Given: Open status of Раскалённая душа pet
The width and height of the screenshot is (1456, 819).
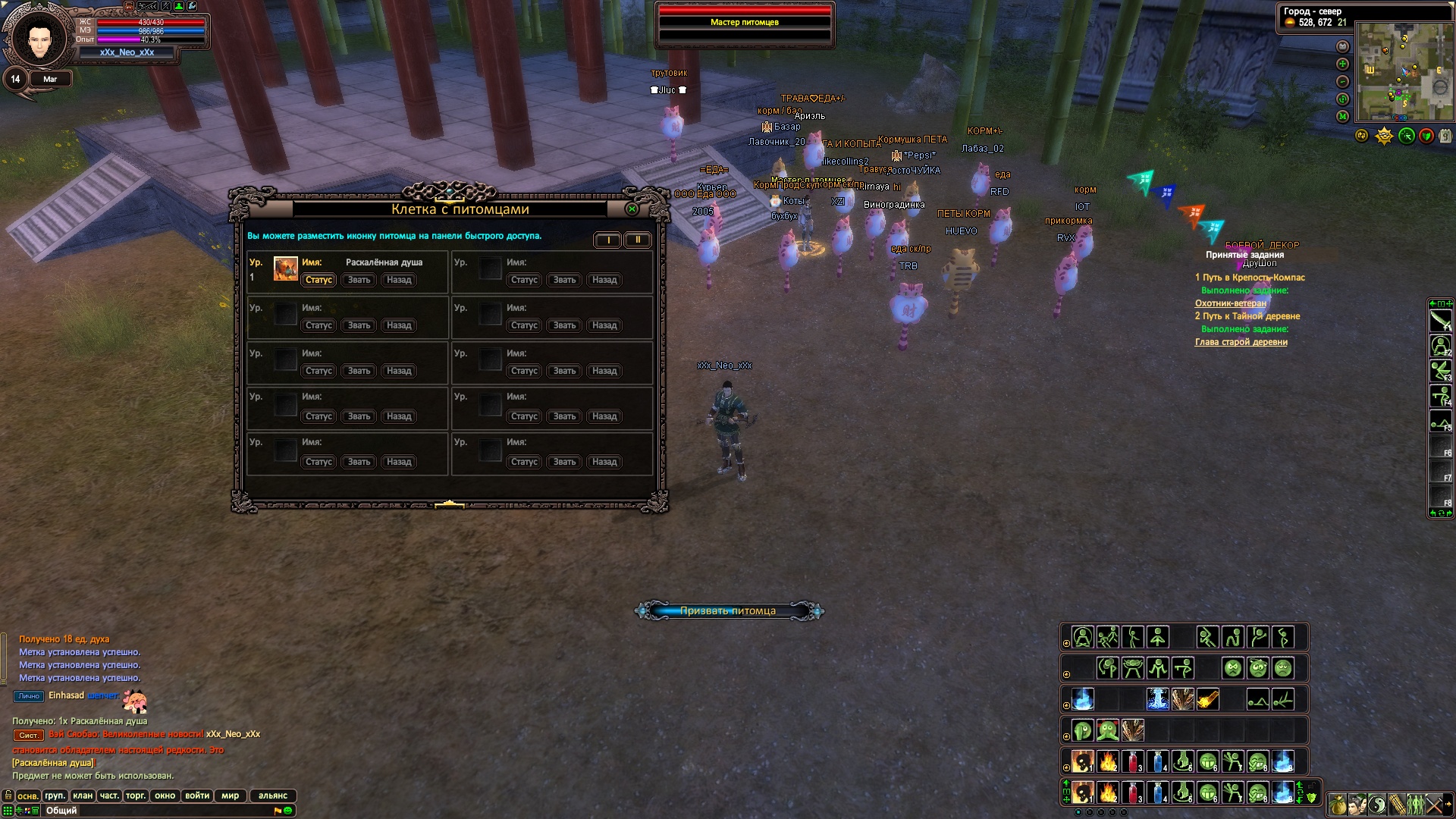Looking at the screenshot, I should point(318,280).
